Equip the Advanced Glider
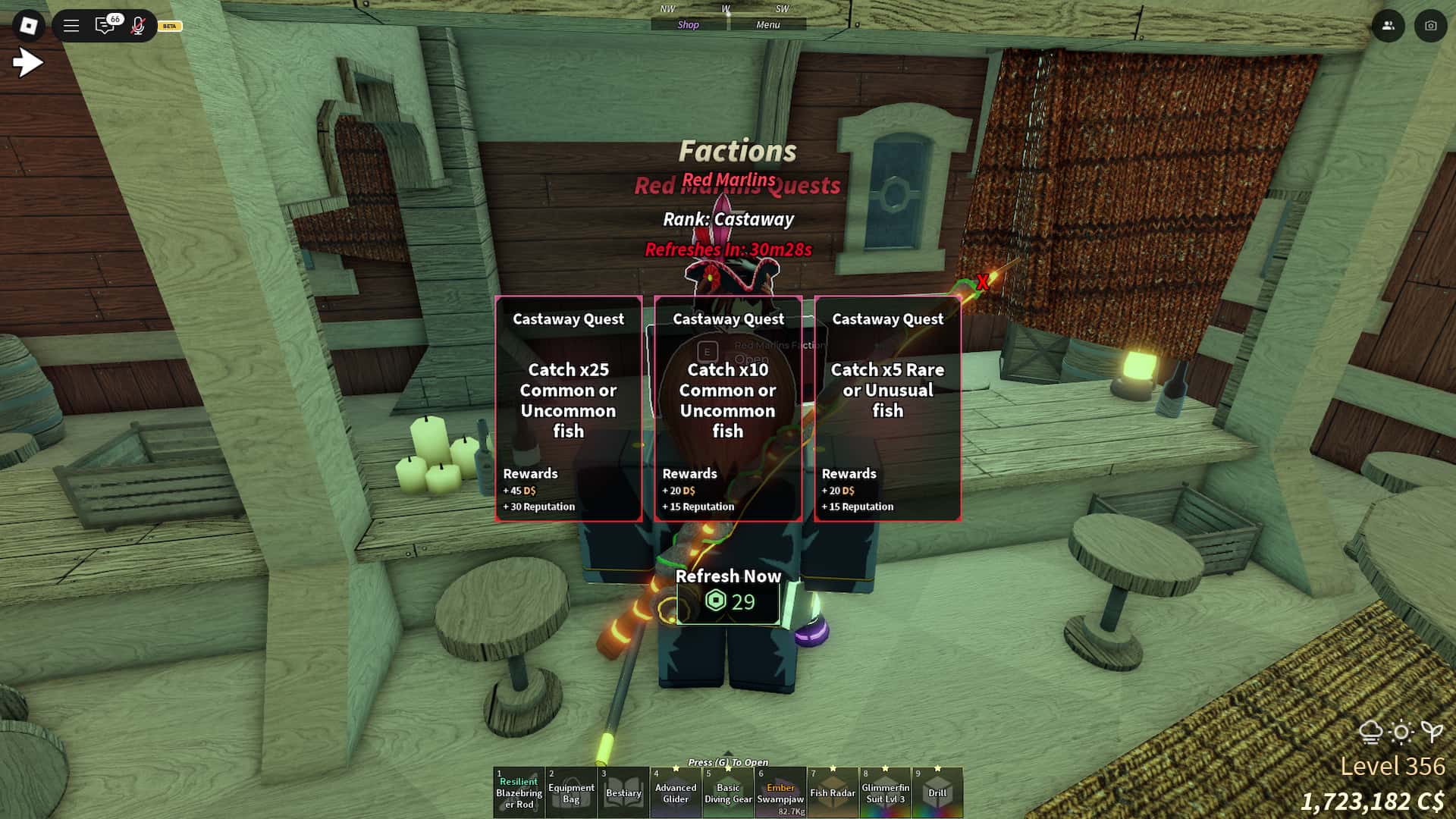 pyautogui.click(x=676, y=792)
